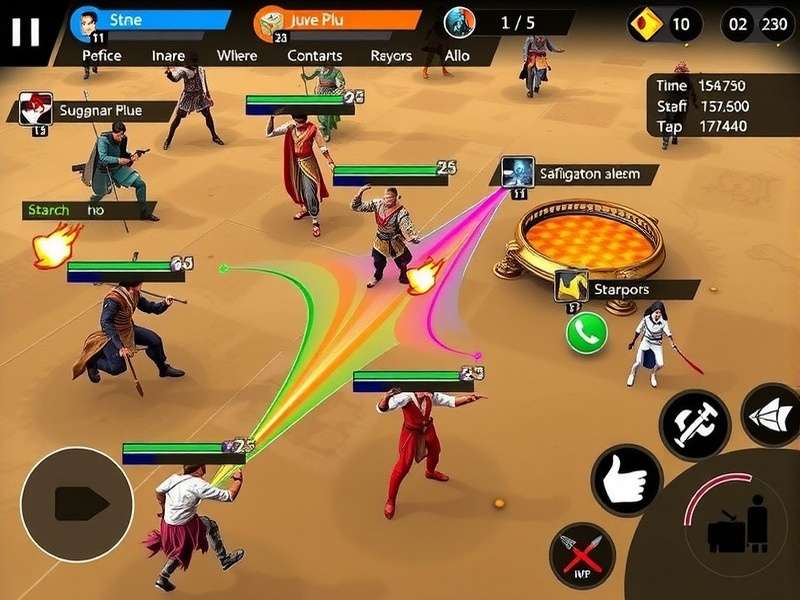Click the 1/5 character portrait icon
Viewport: 800px width, 600px height.
460,21
